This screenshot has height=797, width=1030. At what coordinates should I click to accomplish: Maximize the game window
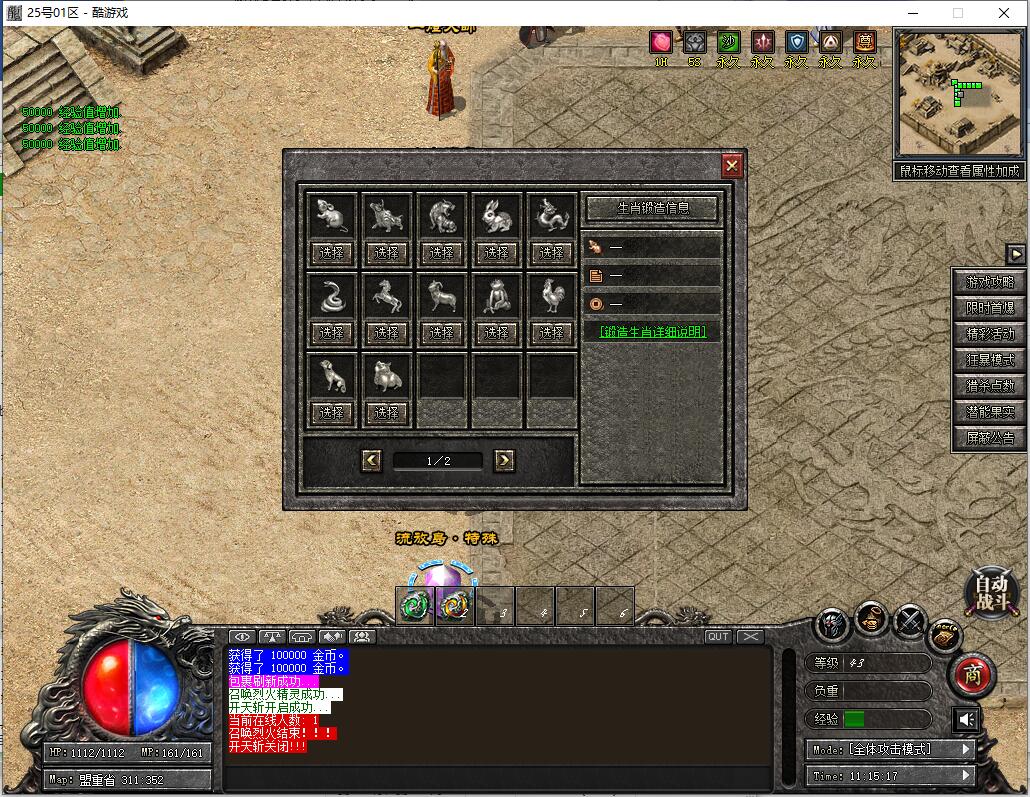coord(957,13)
